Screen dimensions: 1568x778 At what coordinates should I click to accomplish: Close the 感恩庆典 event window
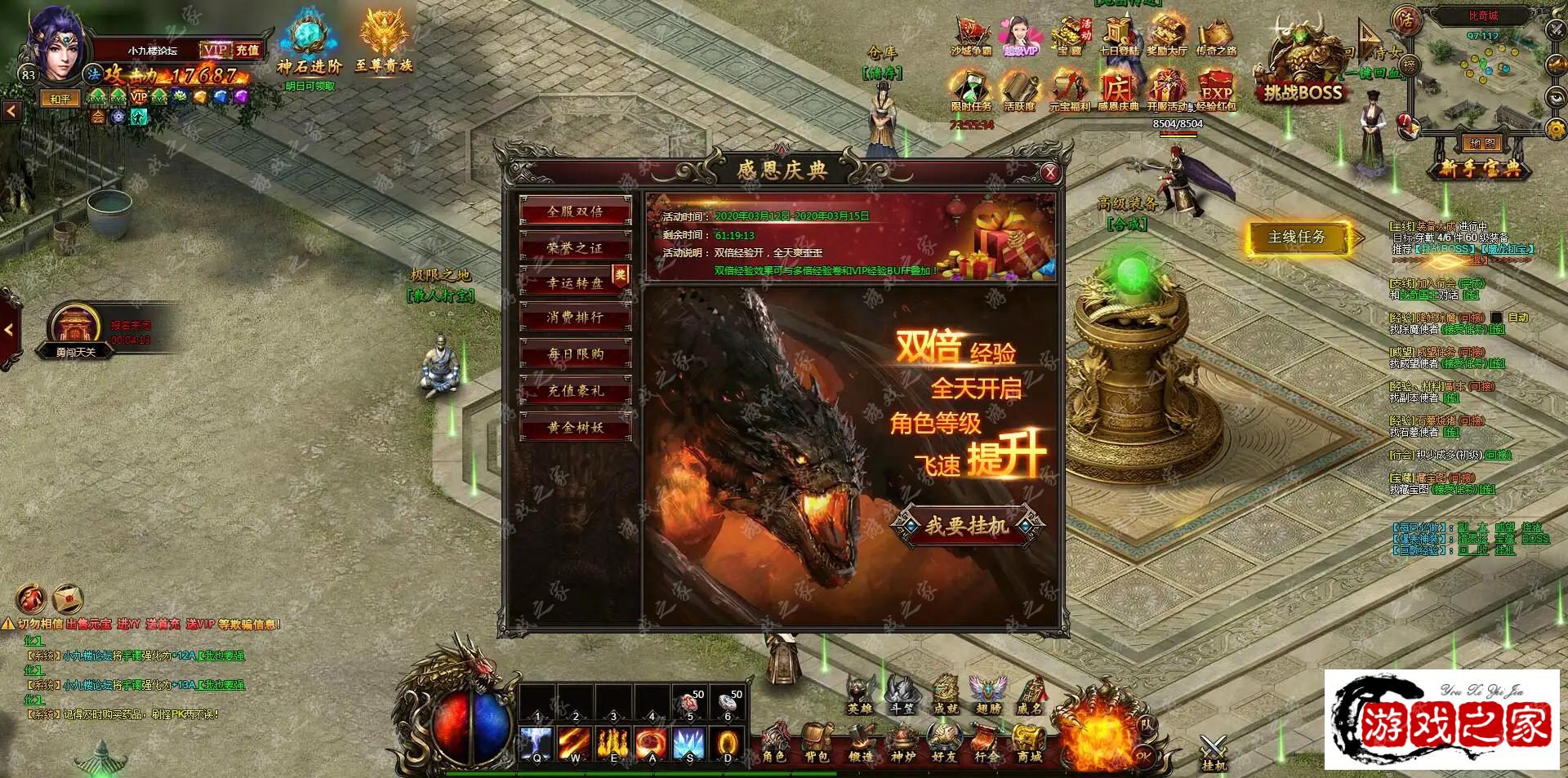(x=1050, y=172)
